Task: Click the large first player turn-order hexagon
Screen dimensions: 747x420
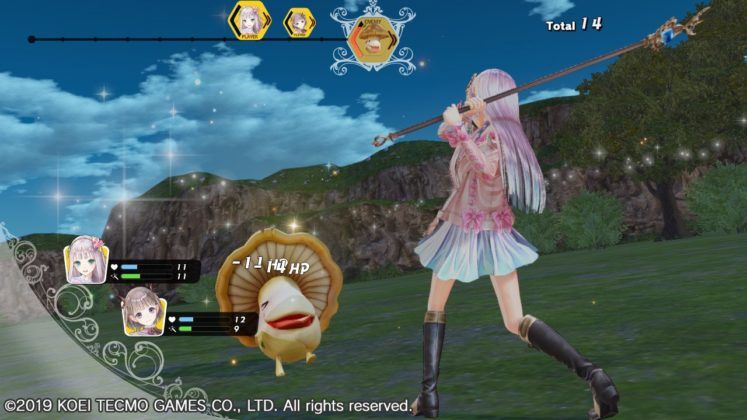Action: 249,21
